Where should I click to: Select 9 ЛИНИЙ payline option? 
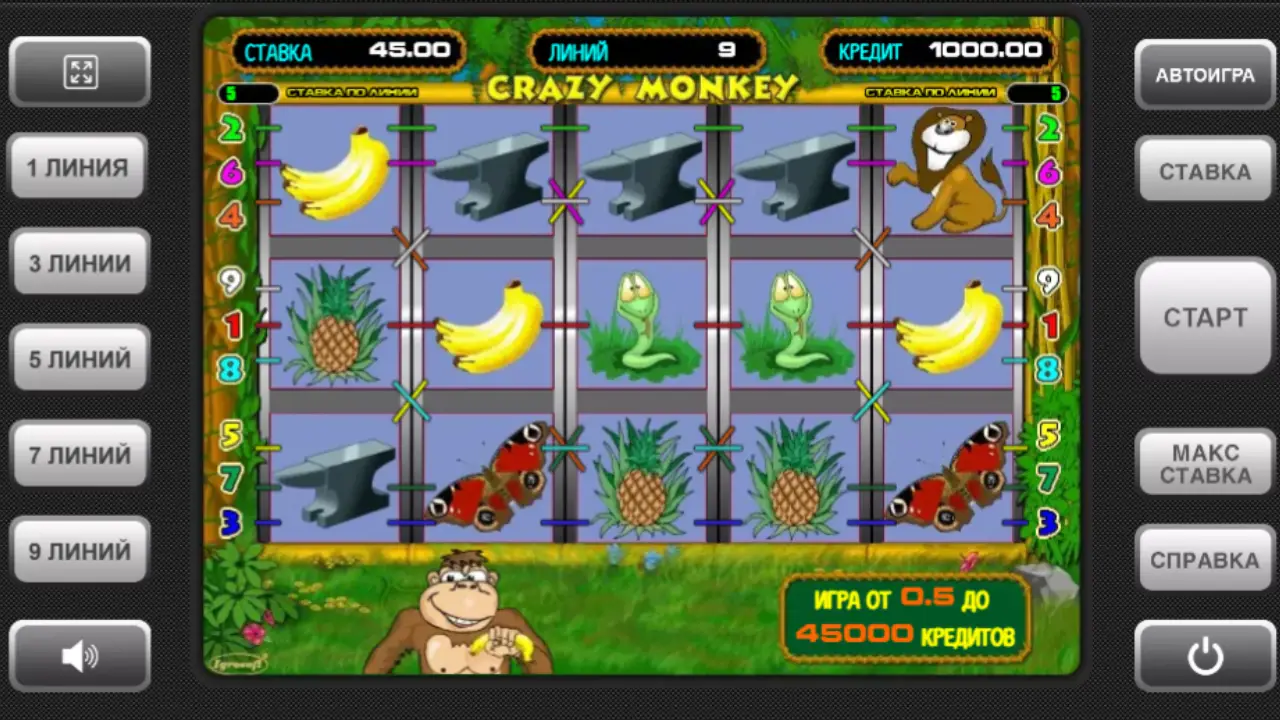coord(80,551)
